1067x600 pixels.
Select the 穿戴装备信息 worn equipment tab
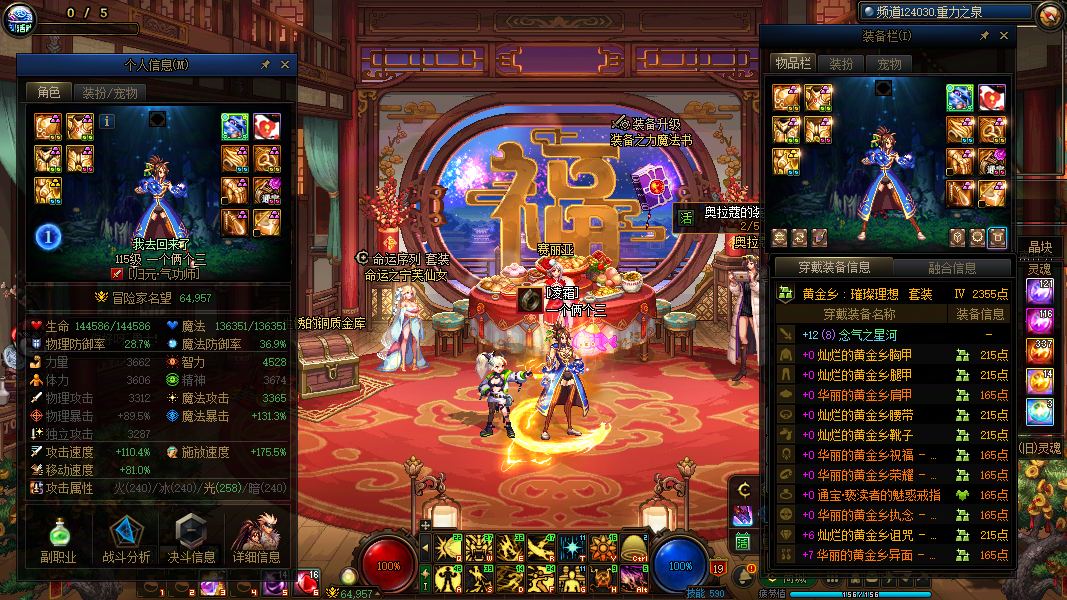pyautogui.click(x=833, y=268)
